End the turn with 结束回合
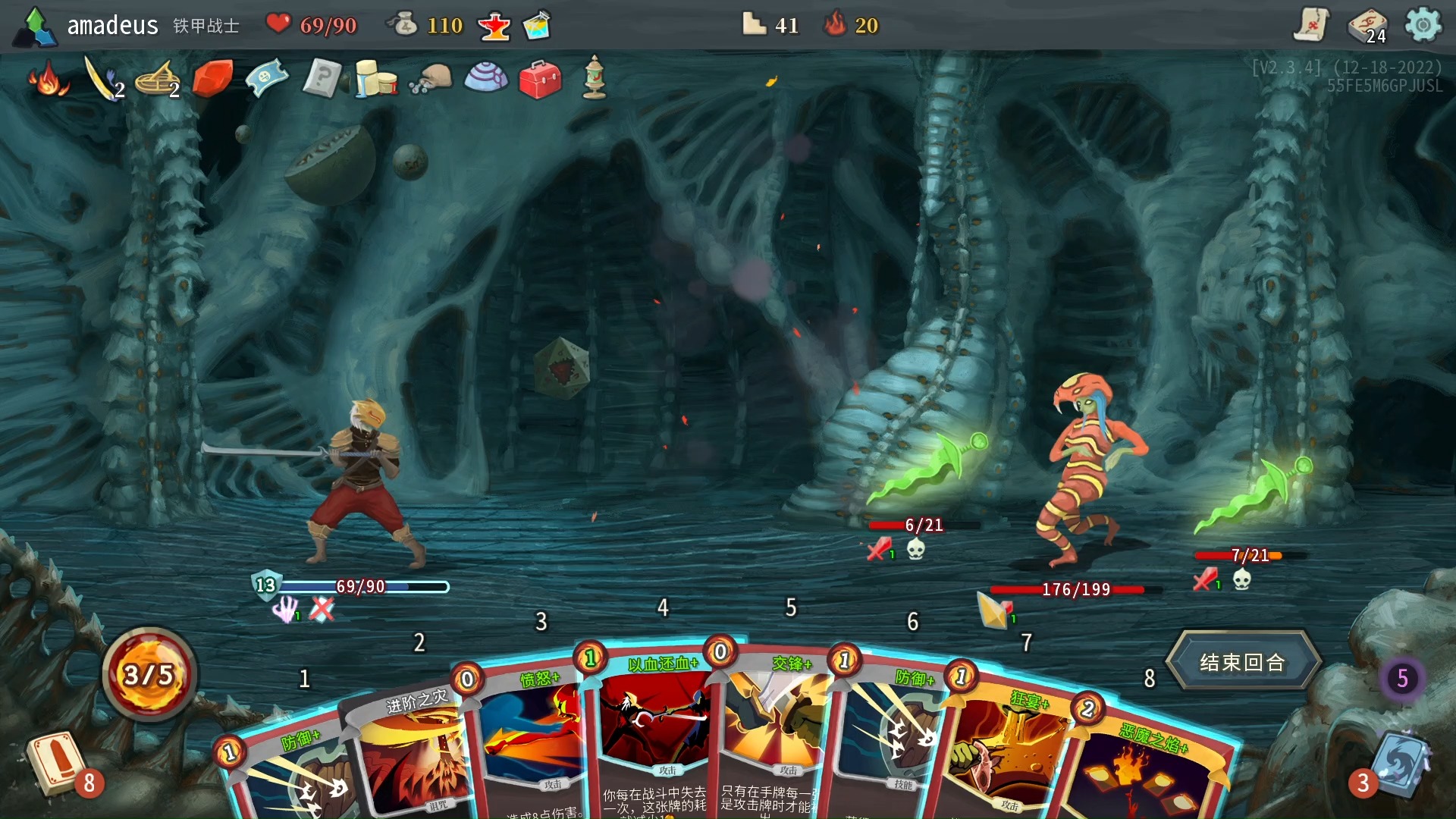This screenshot has width=1456, height=819. (x=1242, y=662)
